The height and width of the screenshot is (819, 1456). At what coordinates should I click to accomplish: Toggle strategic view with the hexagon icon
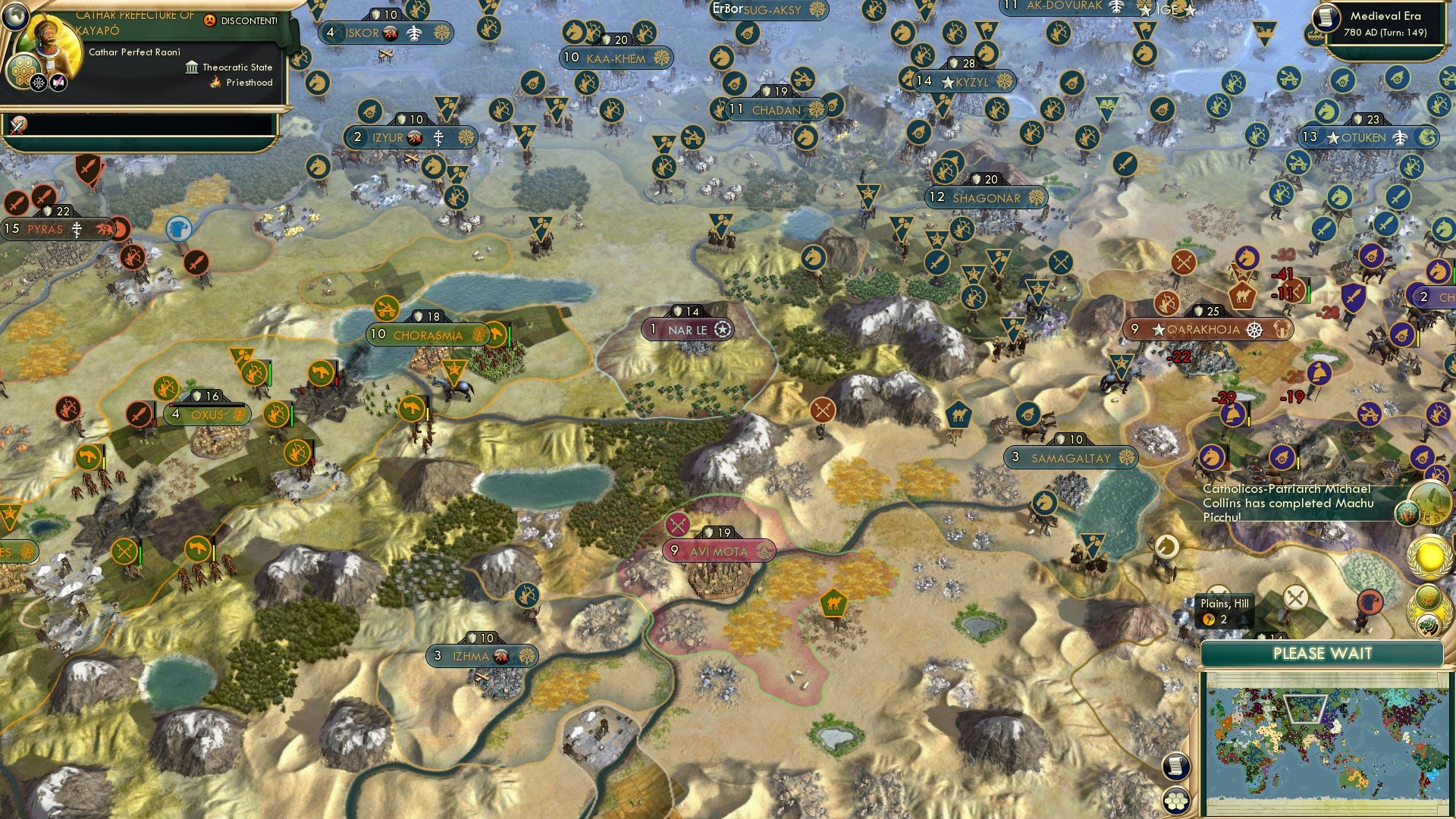coord(1176,802)
